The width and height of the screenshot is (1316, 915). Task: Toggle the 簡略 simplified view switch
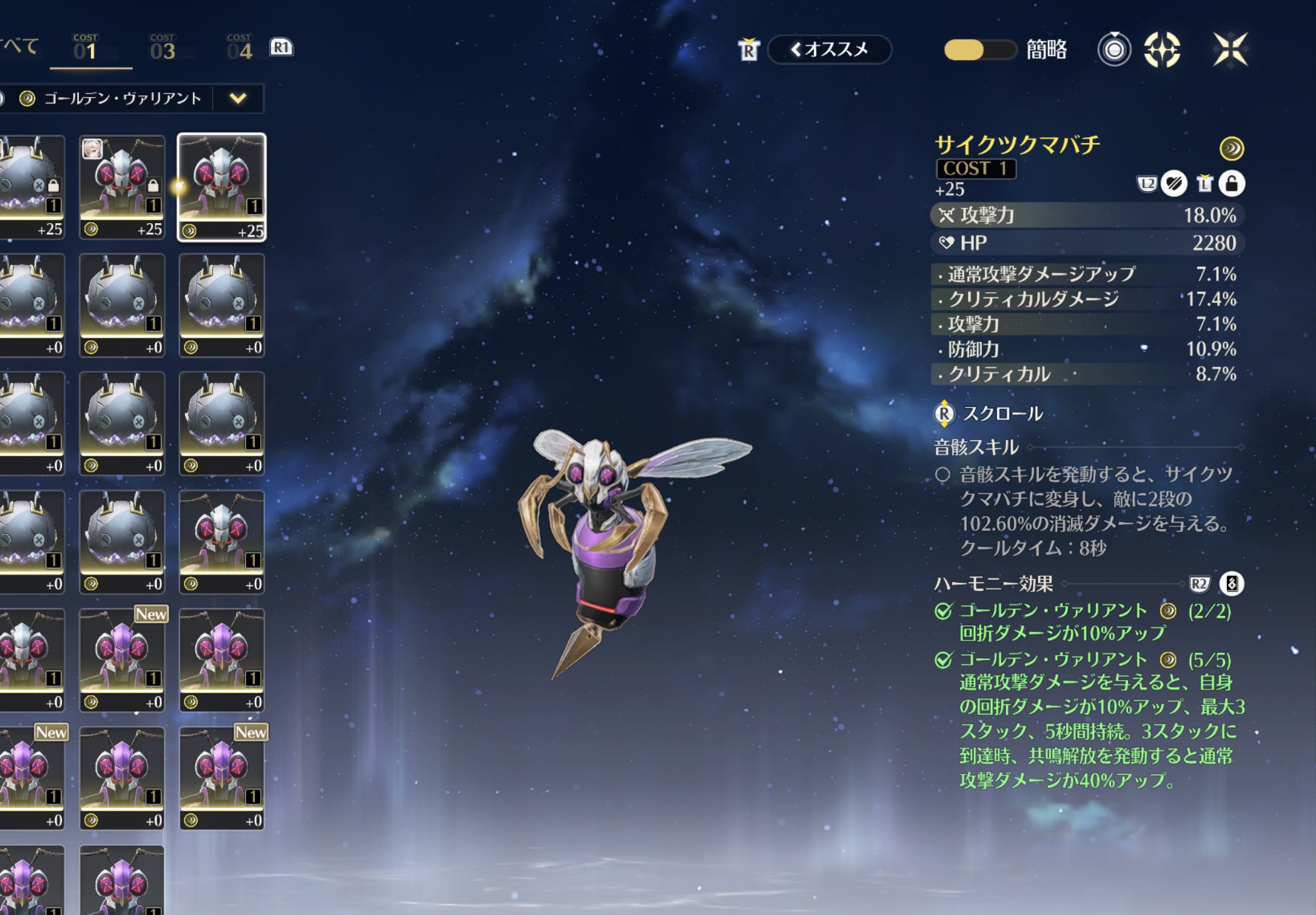(979, 50)
